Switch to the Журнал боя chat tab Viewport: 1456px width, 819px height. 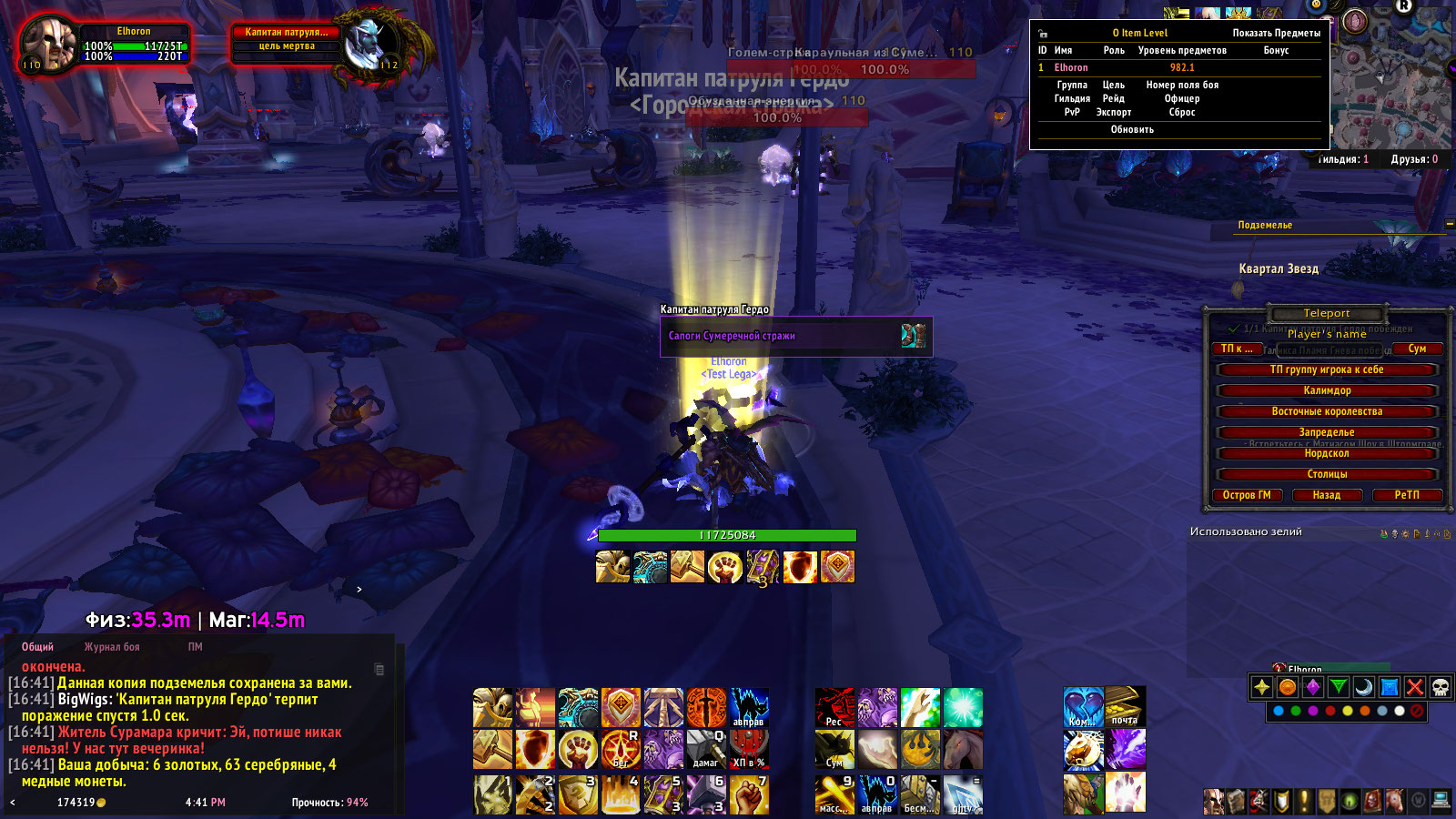click(x=112, y=647)
